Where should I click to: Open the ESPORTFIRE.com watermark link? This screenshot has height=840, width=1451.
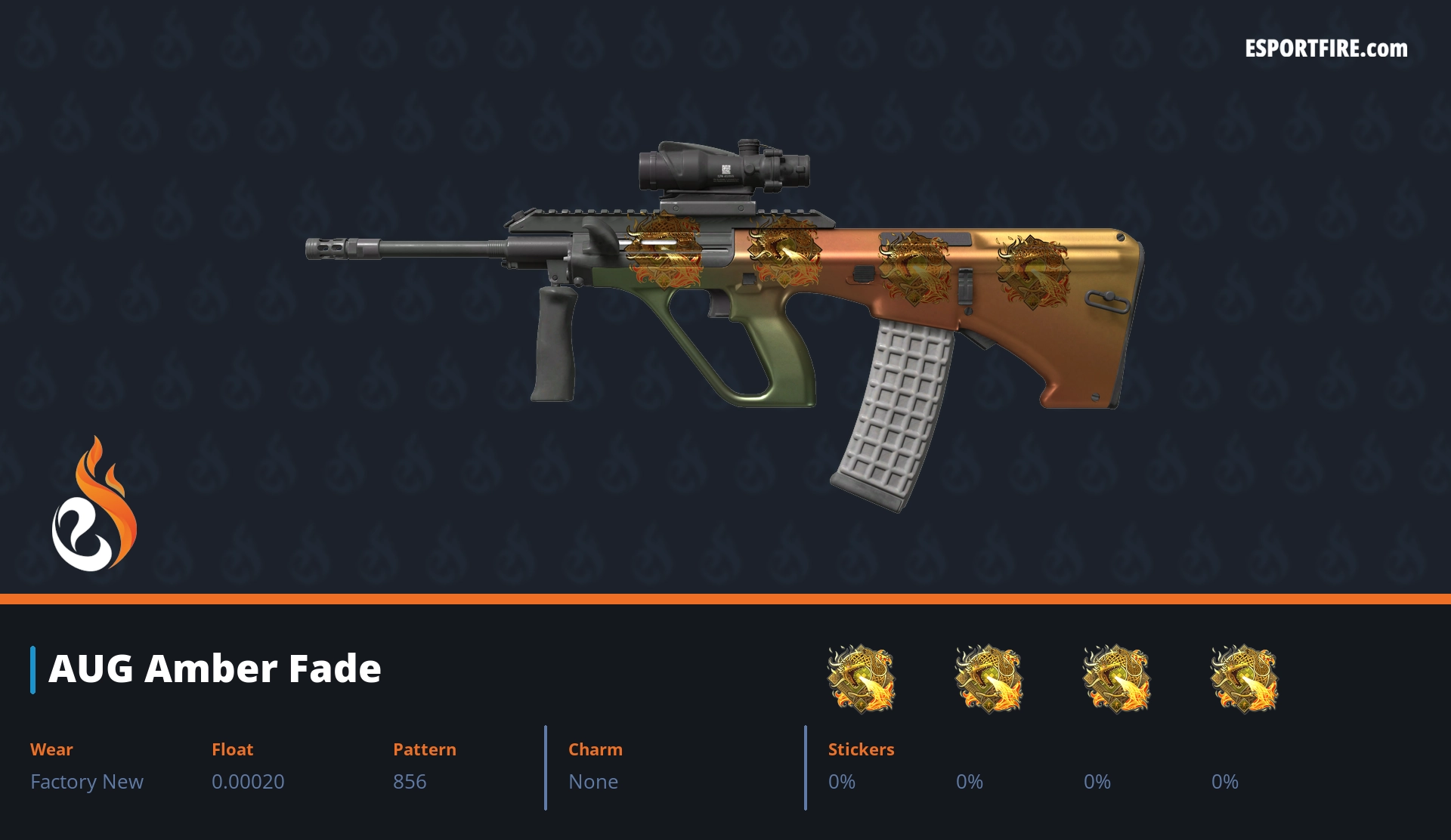point(1326,49)
